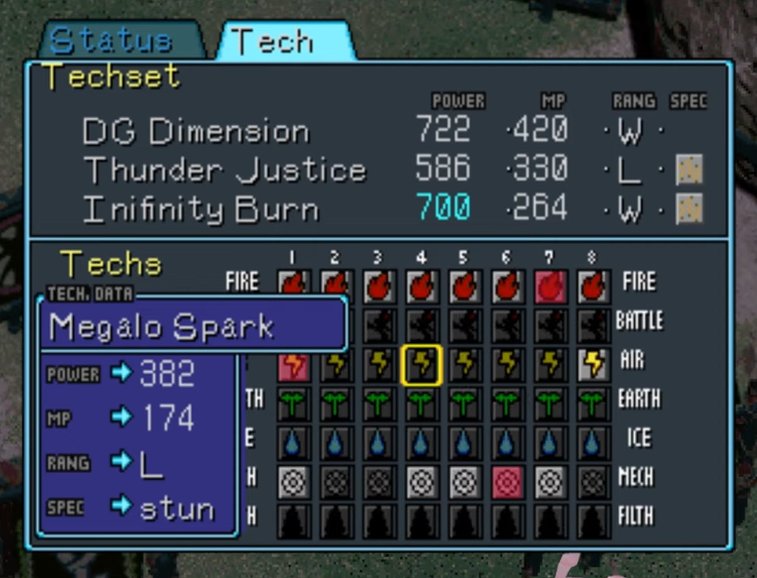Select DG Dimension in the techset
Viewport: 757px width, 578px height.
coord(196,130)
